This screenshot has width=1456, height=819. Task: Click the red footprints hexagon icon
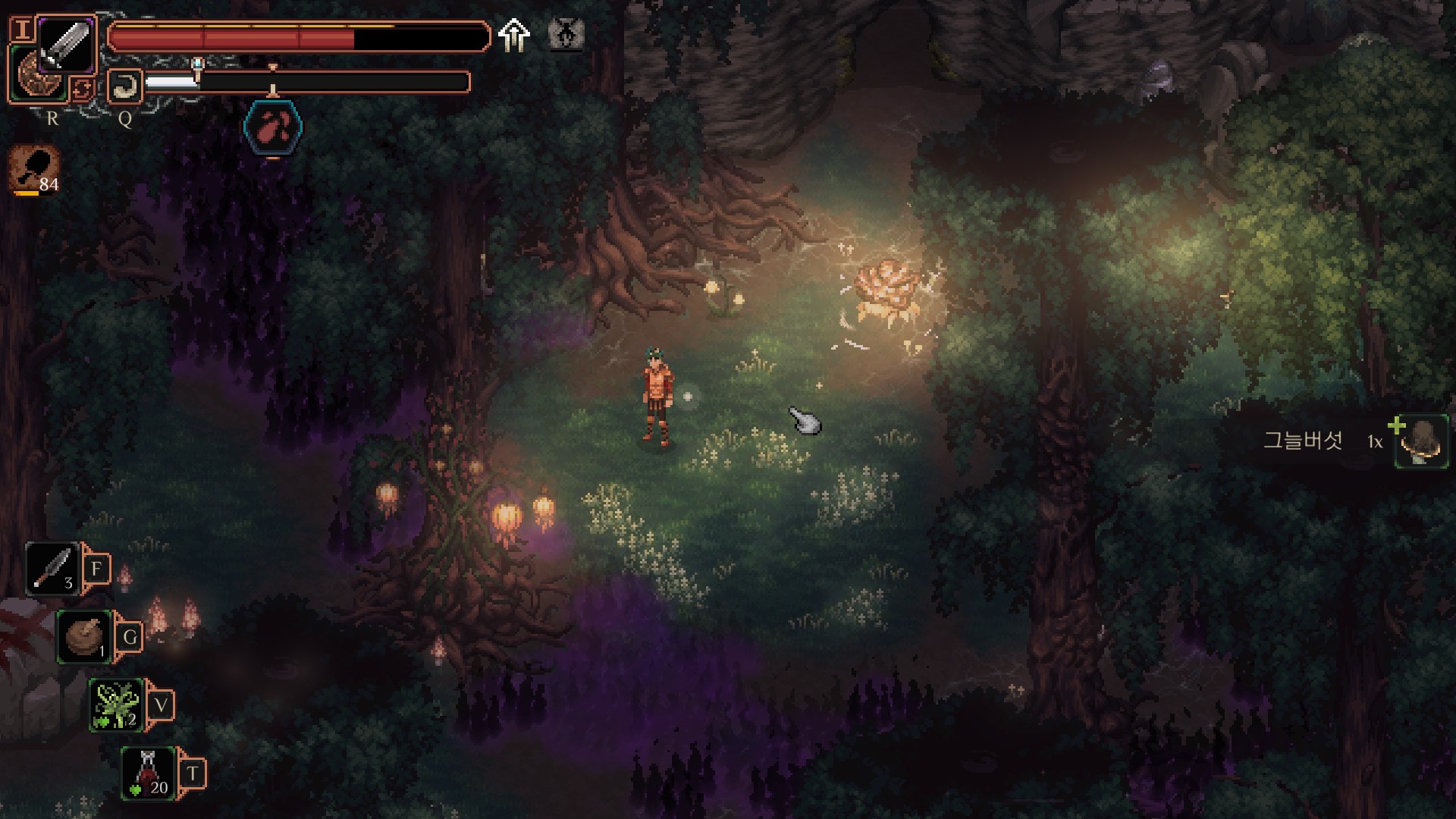tap(273, 127)
